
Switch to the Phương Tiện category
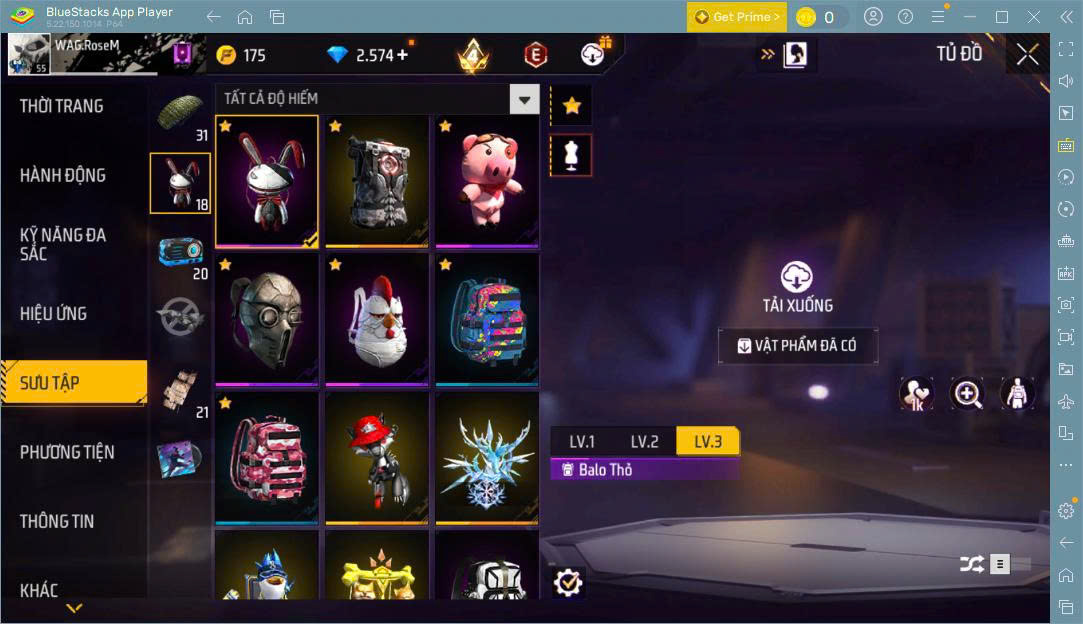point(67,452)
